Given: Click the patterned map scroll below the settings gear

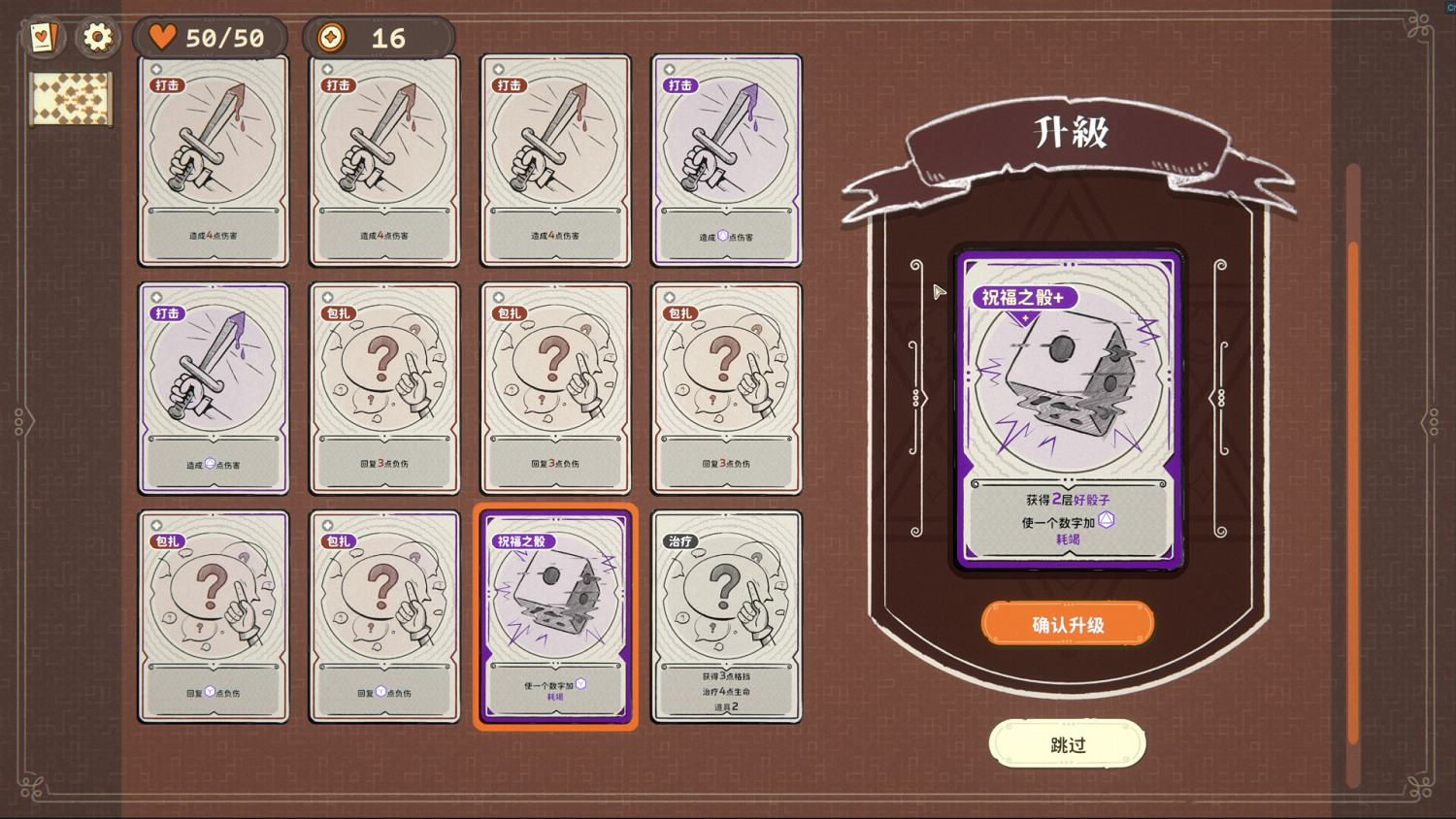Looking at the screenshot, I should point(72,100).
